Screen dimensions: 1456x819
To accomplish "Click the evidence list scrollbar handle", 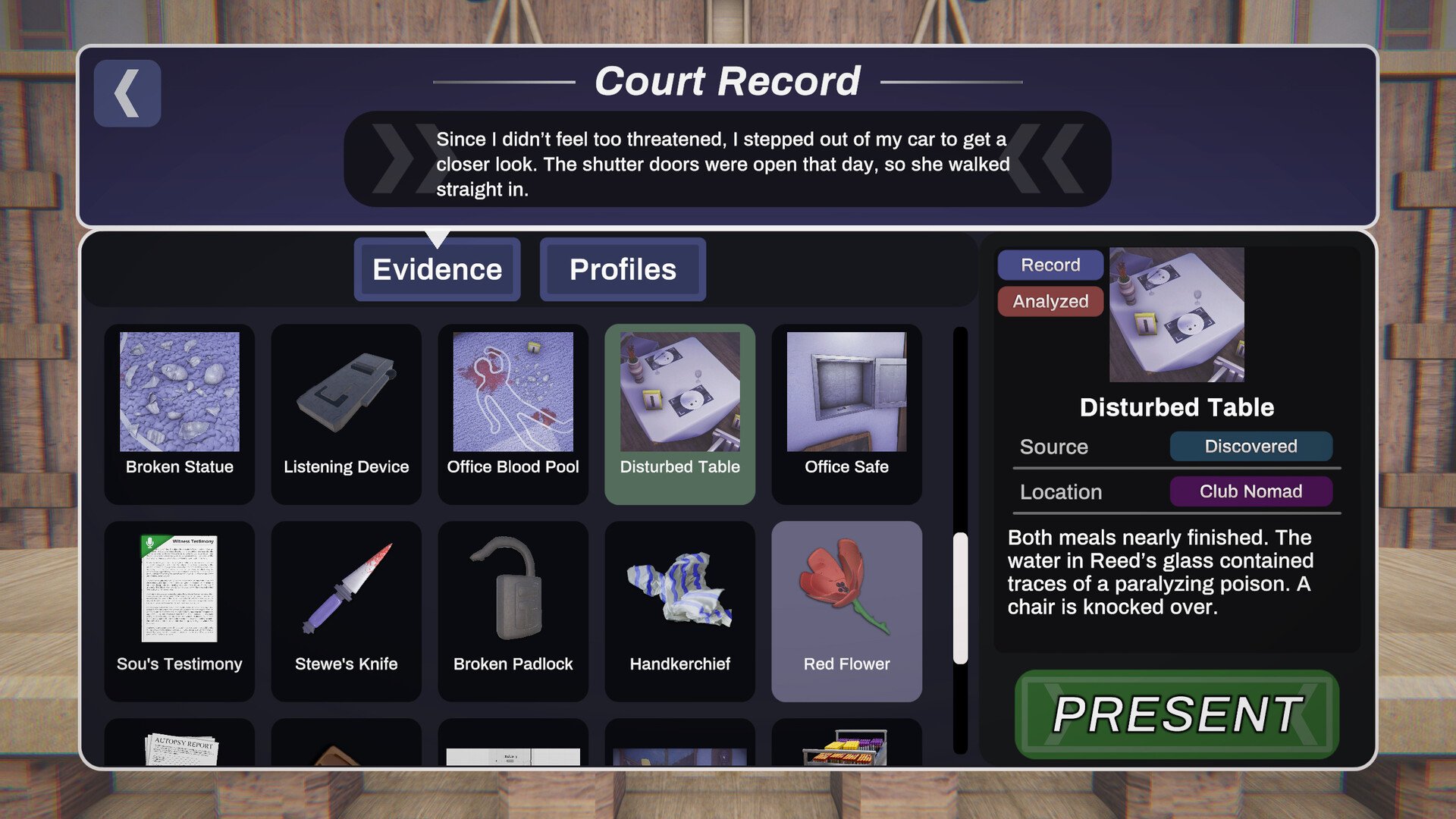I will pyautogui.click(x=960, y=598).
